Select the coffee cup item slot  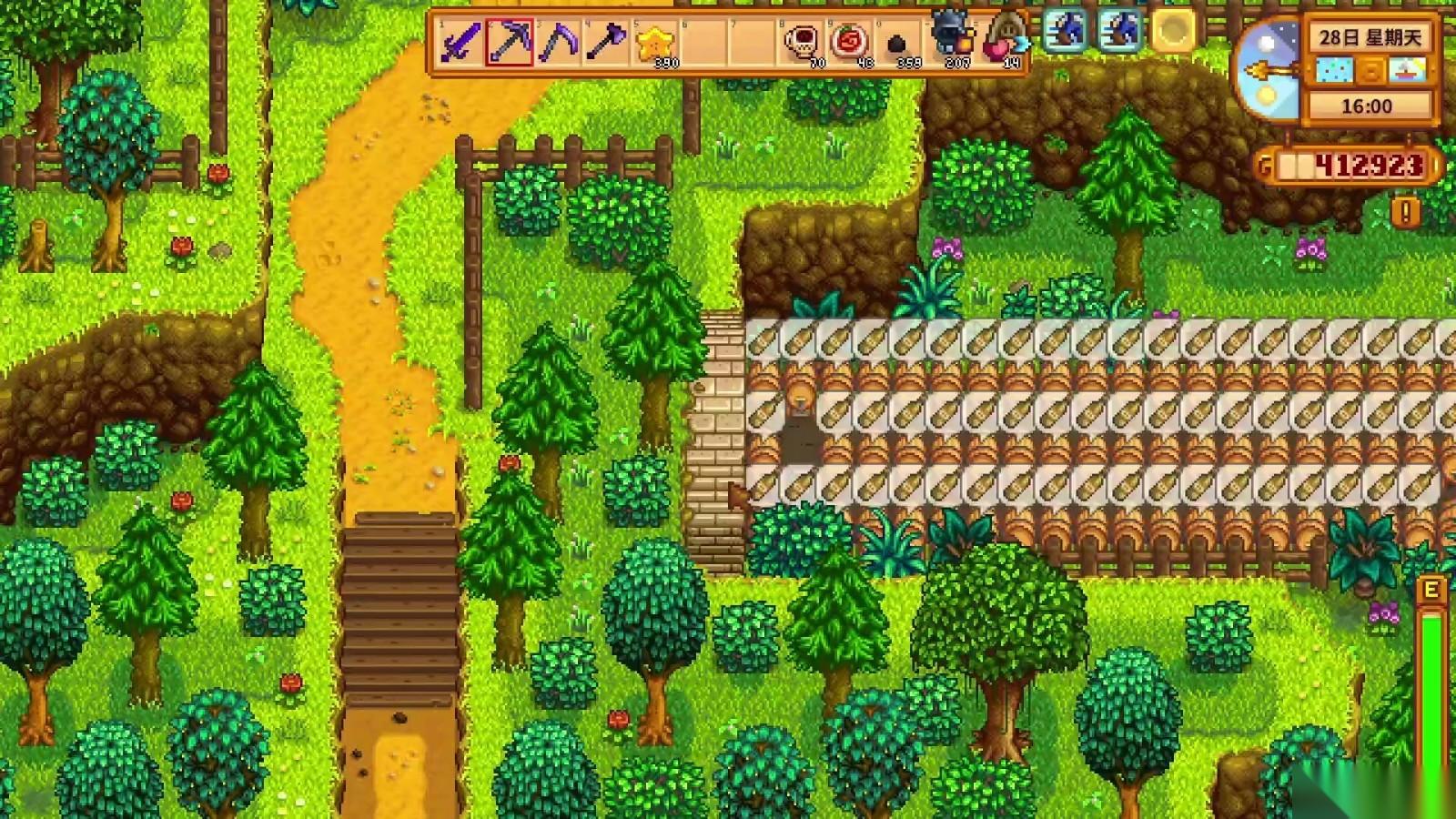tap(804, 42)
